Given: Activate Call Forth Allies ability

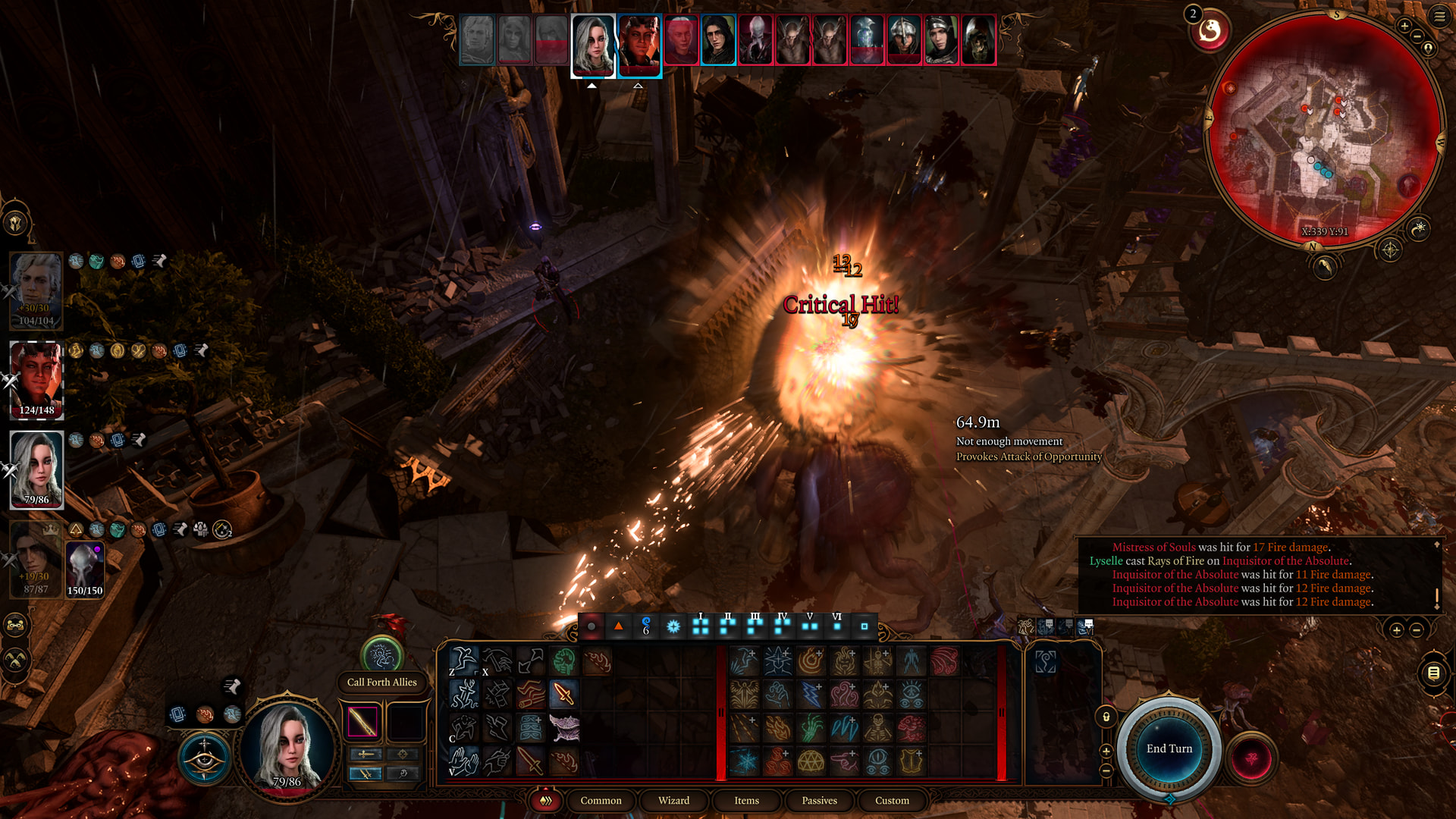Looking at the screenshot, I should (x=381, y=655).
